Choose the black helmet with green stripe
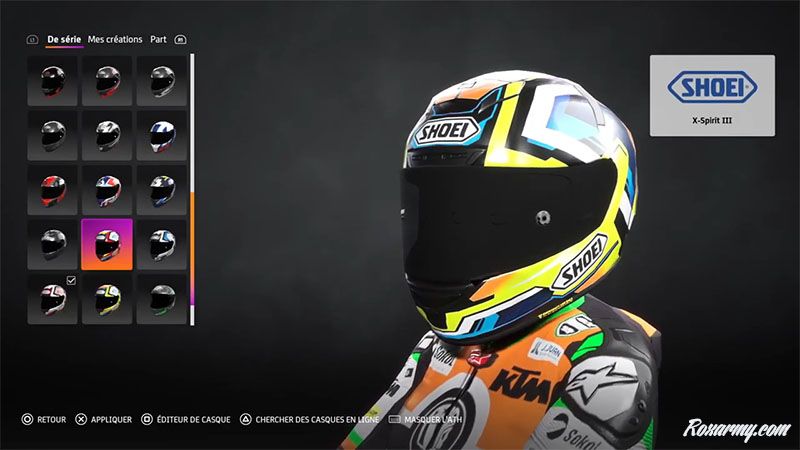 pos(161,298)
